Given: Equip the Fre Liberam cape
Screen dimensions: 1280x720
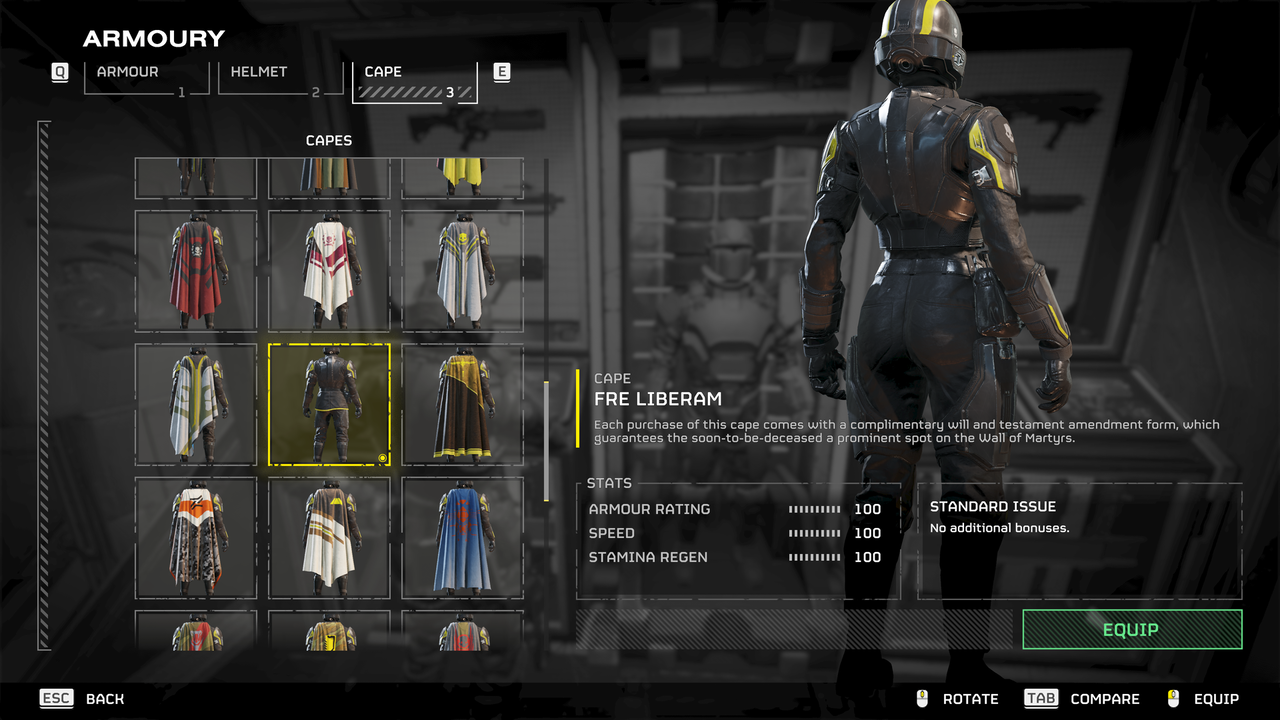Looking at the screenshot, I should point(1131,629).
